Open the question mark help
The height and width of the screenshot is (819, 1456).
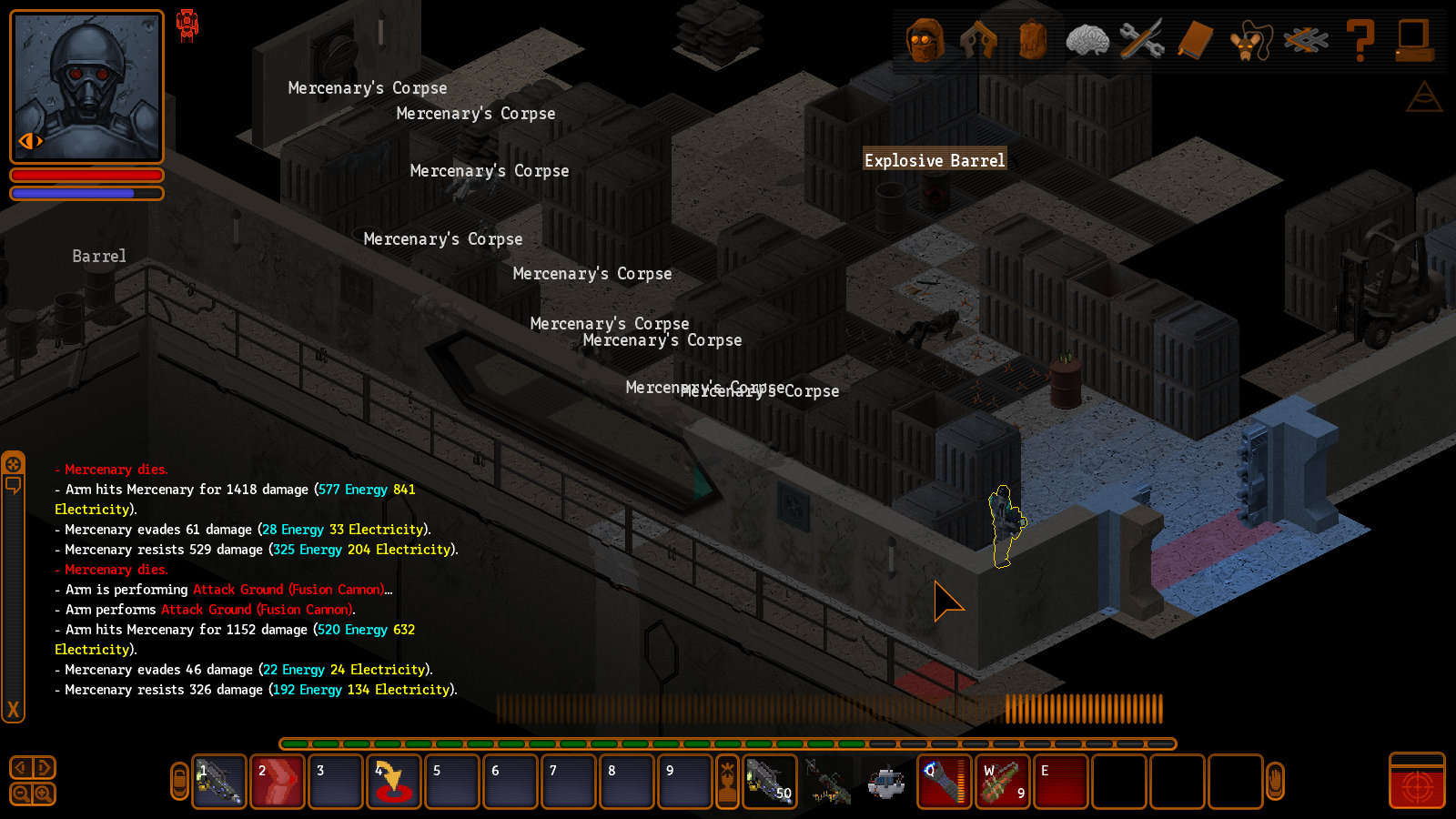coord(1360,40)
